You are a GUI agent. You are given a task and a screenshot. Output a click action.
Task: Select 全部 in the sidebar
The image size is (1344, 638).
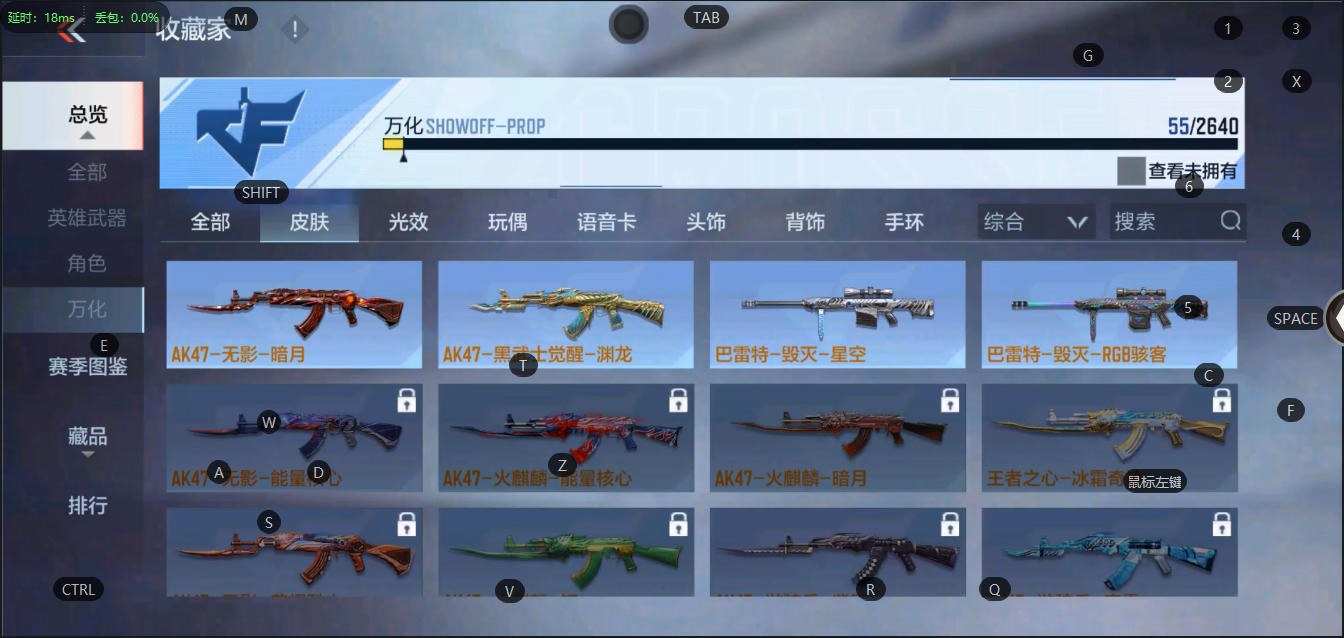pos(87,172)
